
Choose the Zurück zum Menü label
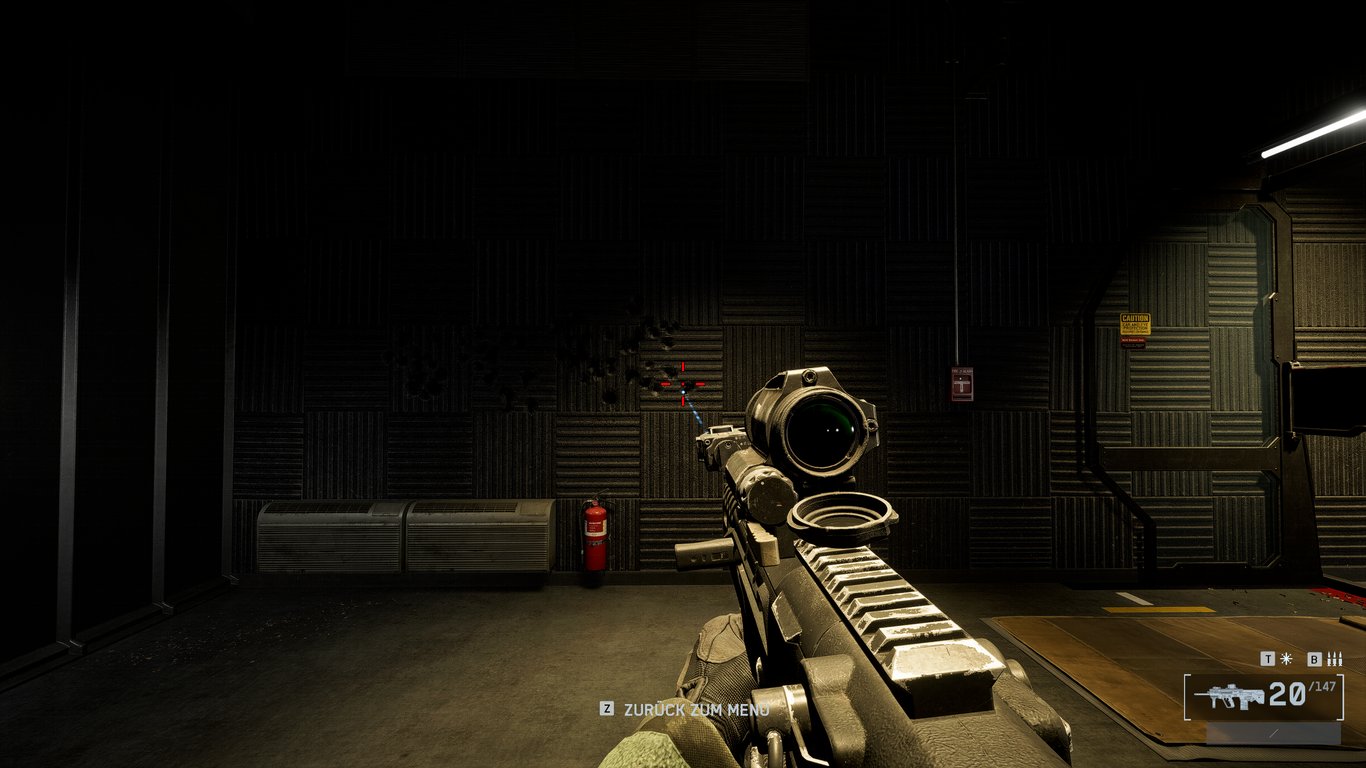(696, 709)
